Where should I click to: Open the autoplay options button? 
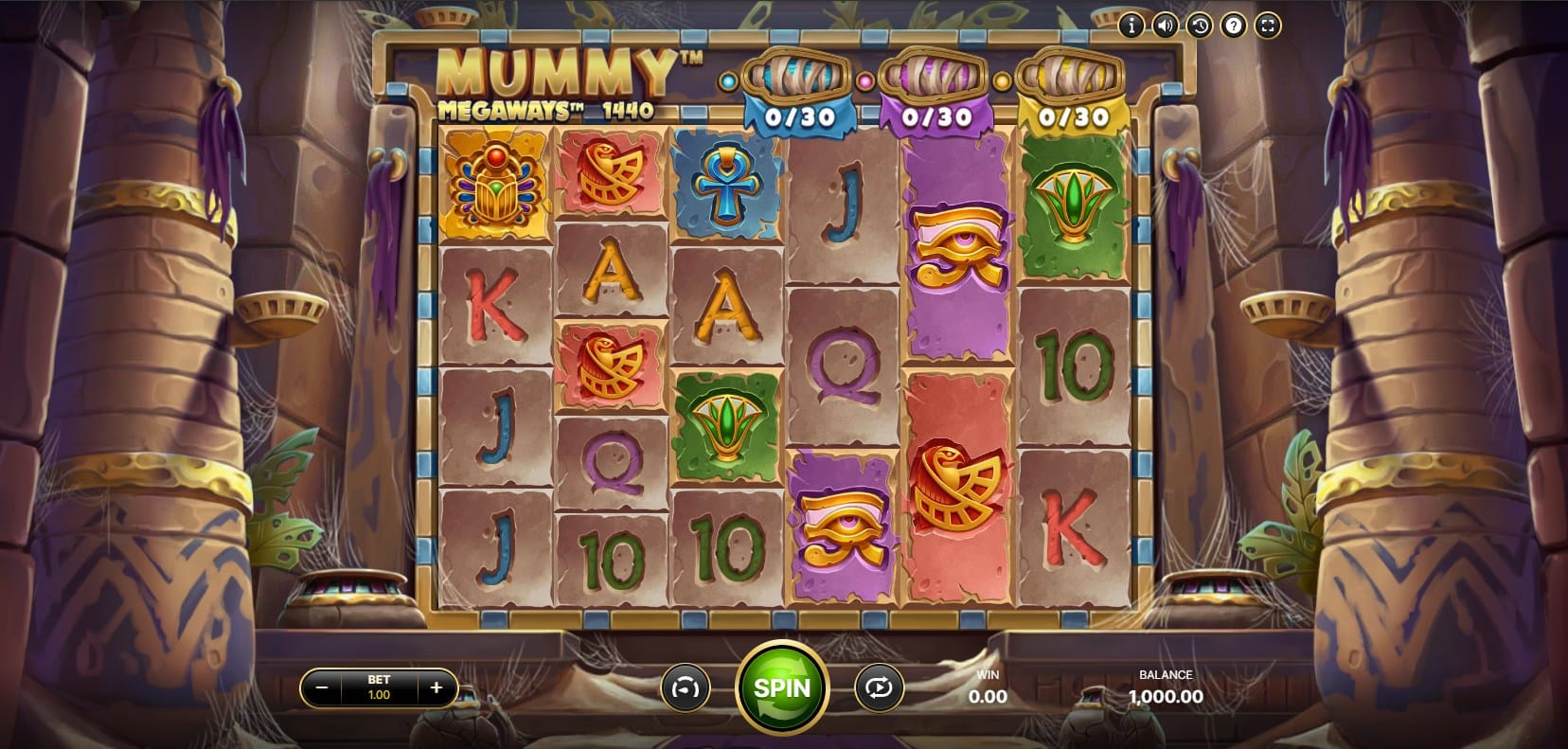tap(878, 688)
